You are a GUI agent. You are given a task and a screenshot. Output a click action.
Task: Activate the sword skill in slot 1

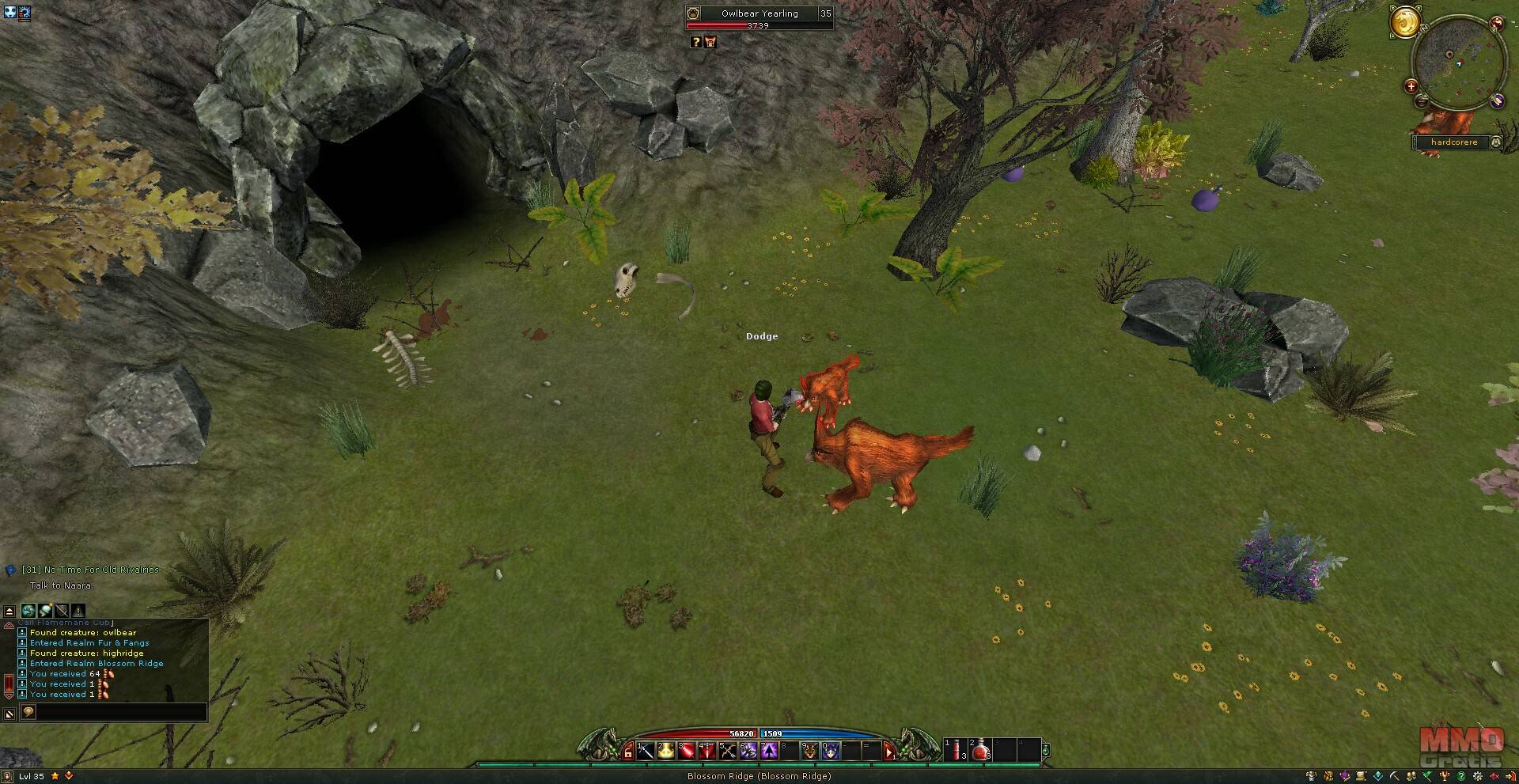tap(646, 751)
